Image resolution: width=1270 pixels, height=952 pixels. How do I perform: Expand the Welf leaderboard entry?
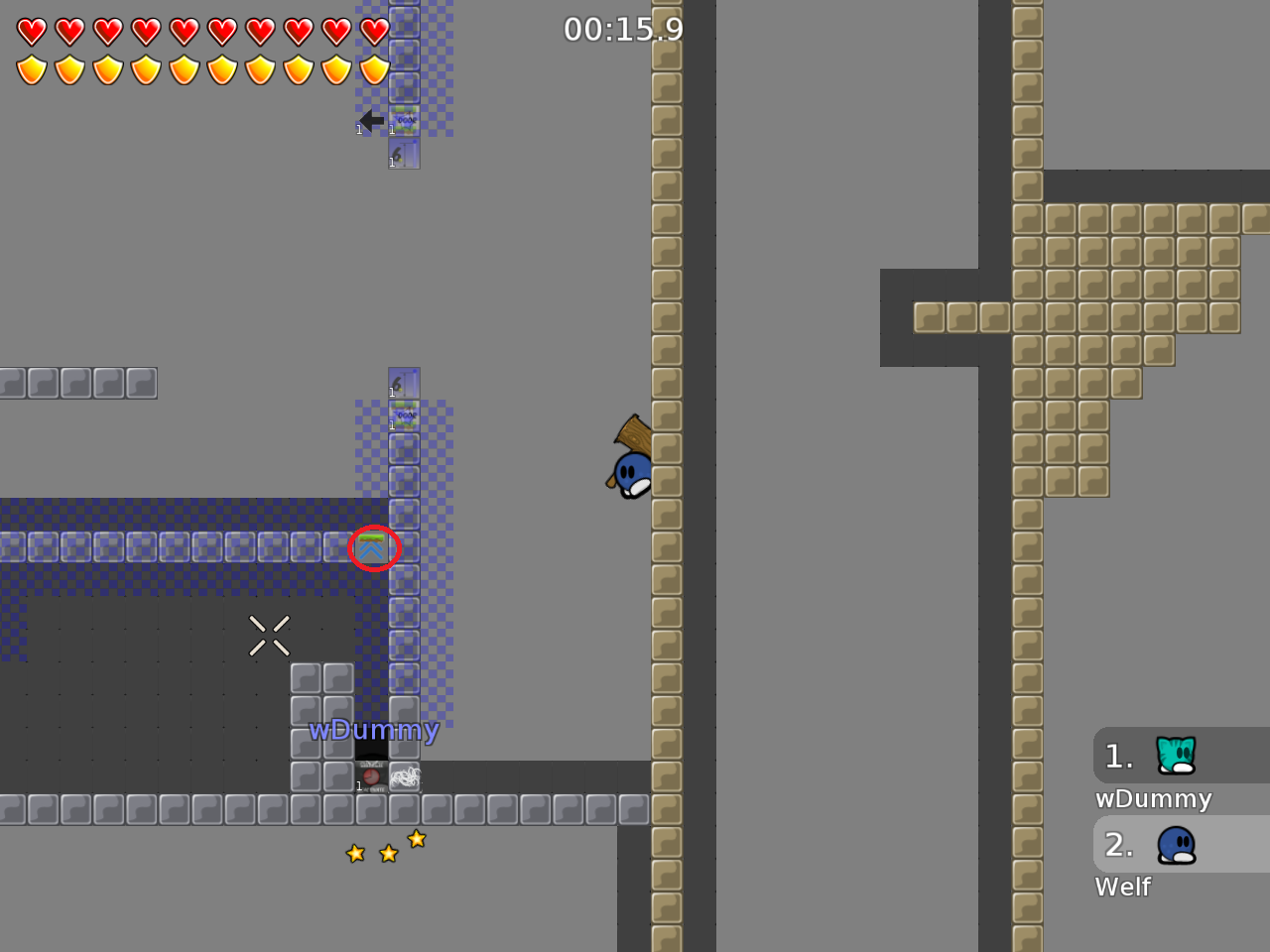[1122, 887]
